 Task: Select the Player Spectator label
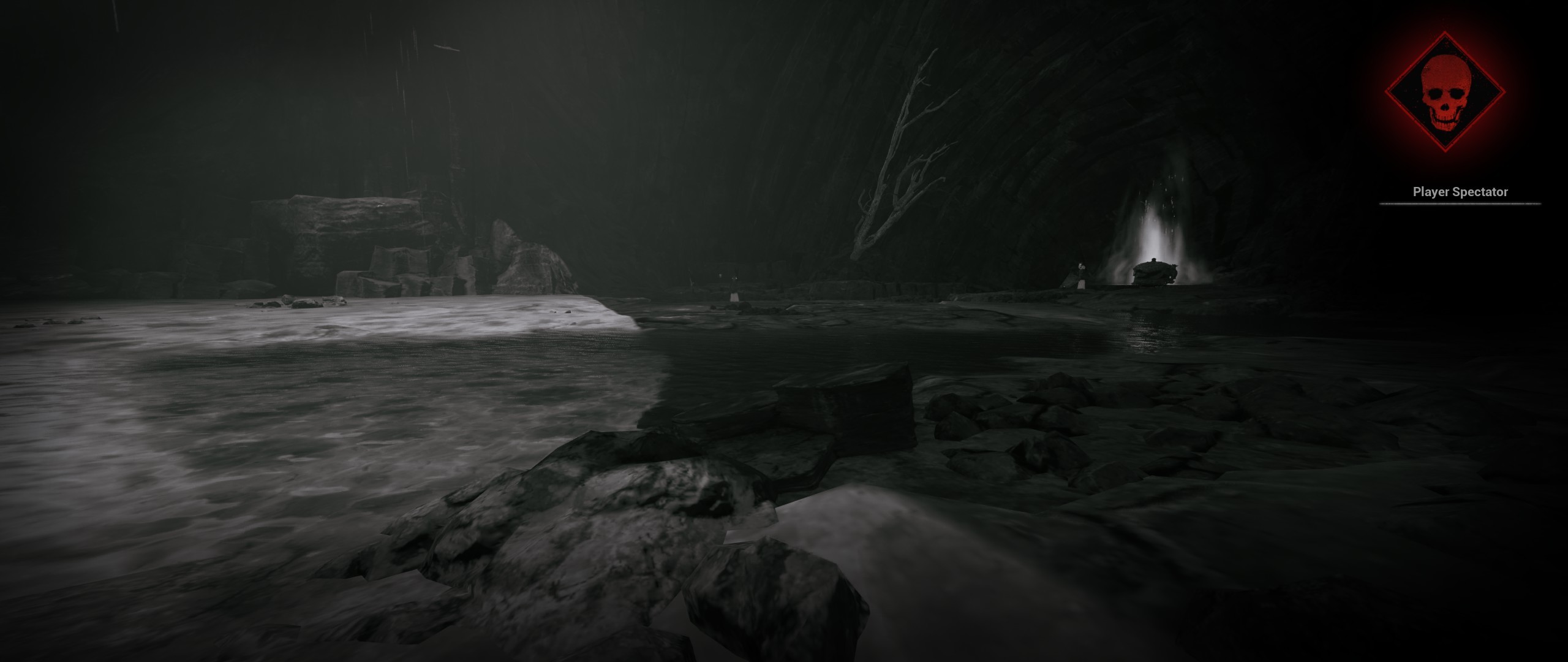tap(1460, 192)
